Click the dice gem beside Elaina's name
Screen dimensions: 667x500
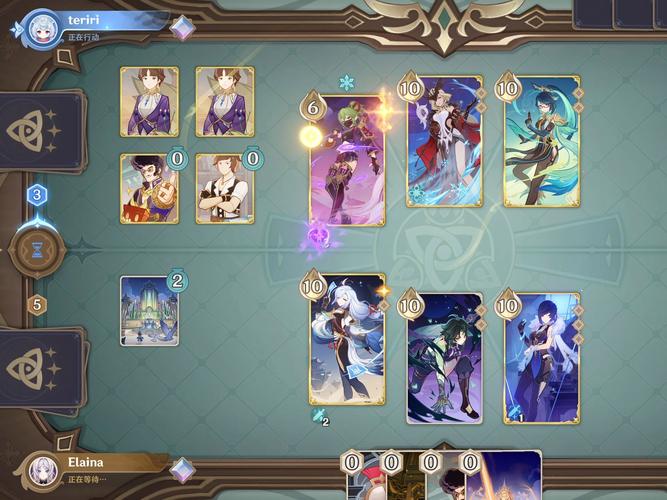[x=182, y=469]
